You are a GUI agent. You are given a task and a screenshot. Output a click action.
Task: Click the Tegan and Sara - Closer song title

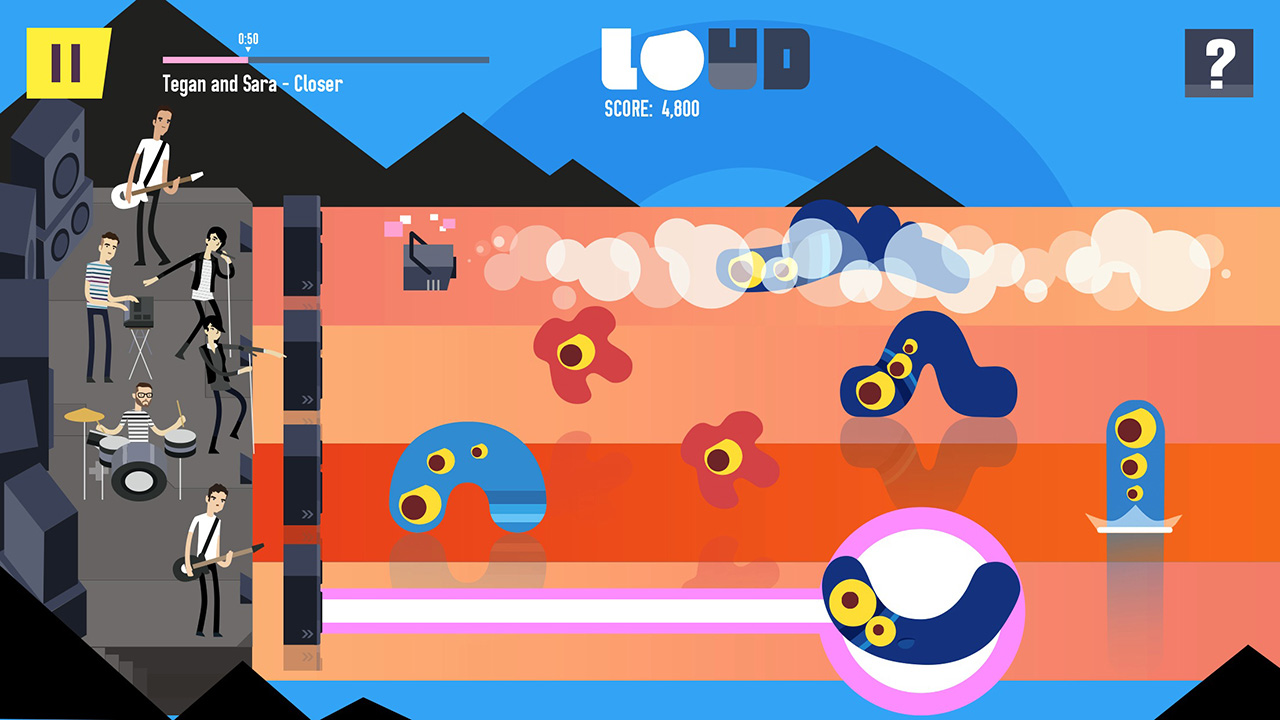pos(252,84)
